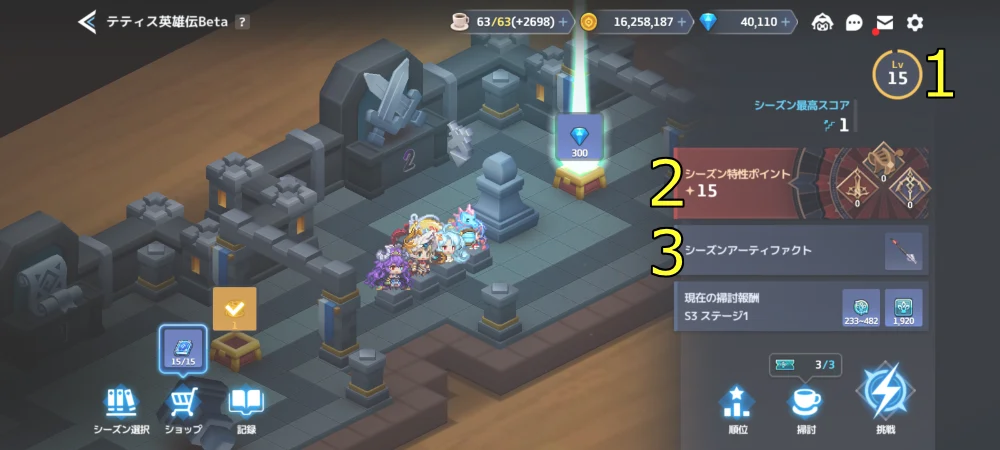Open the shop (ショップ) cart button
This screenshot has height=450, width=1000.
183,409
